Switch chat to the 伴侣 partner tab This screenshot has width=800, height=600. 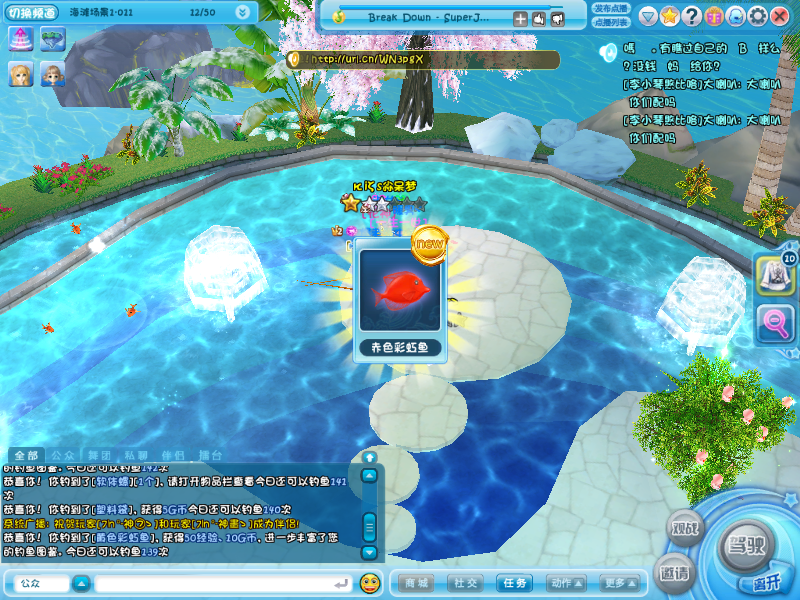174,456
